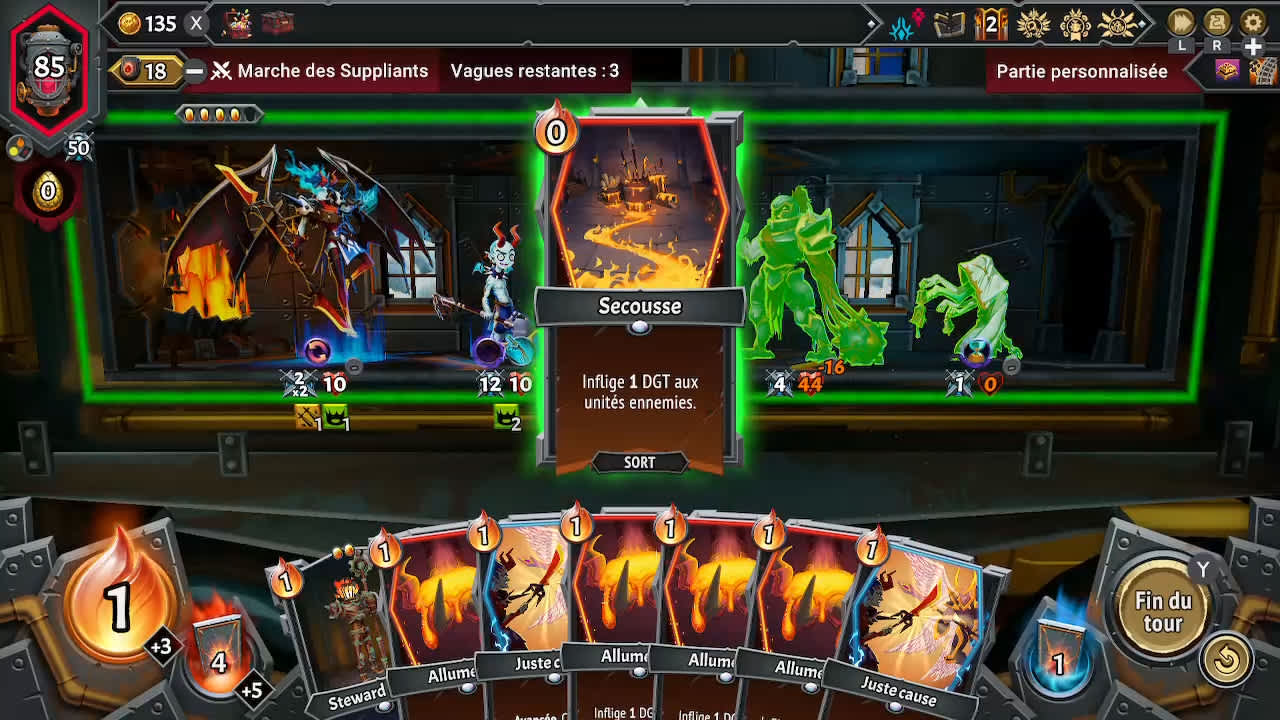Click the fast-forward speed icon above the L button

tap(1179, 23)
